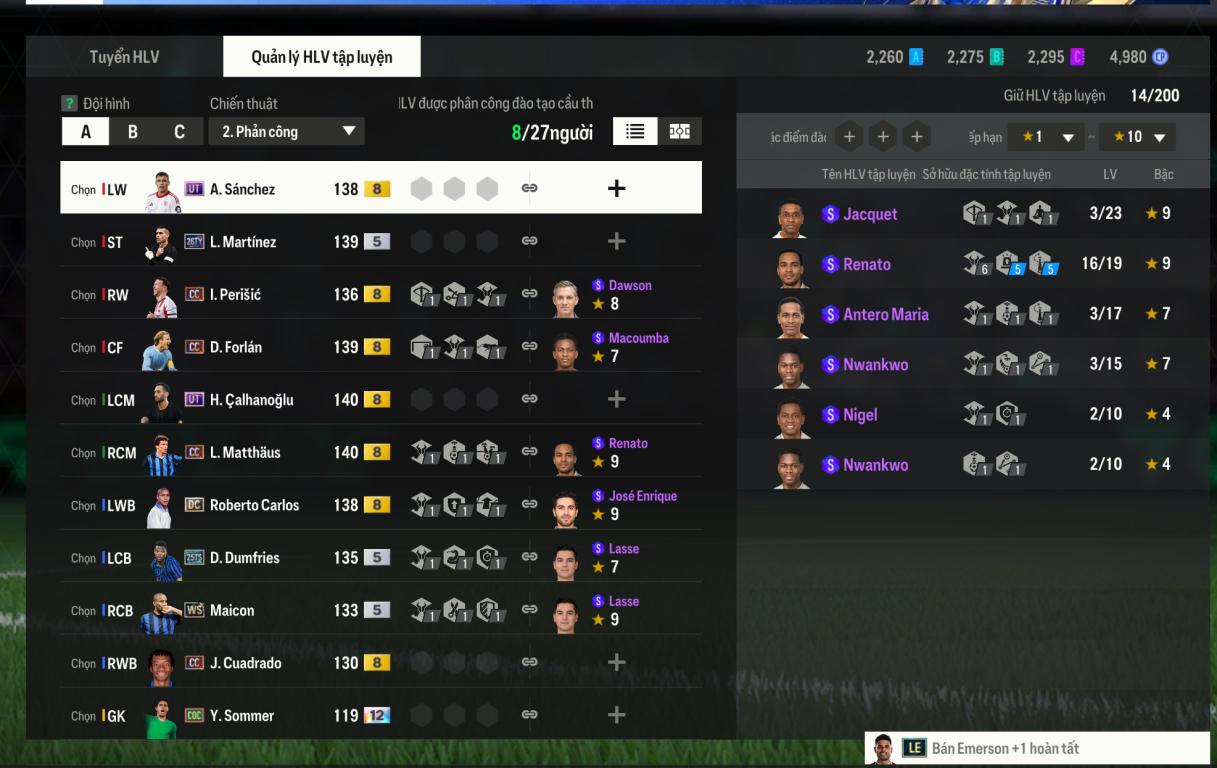Switch to formation pitch view
Image resolution: width=1217 pixels, height=768 pixels.
680,131
